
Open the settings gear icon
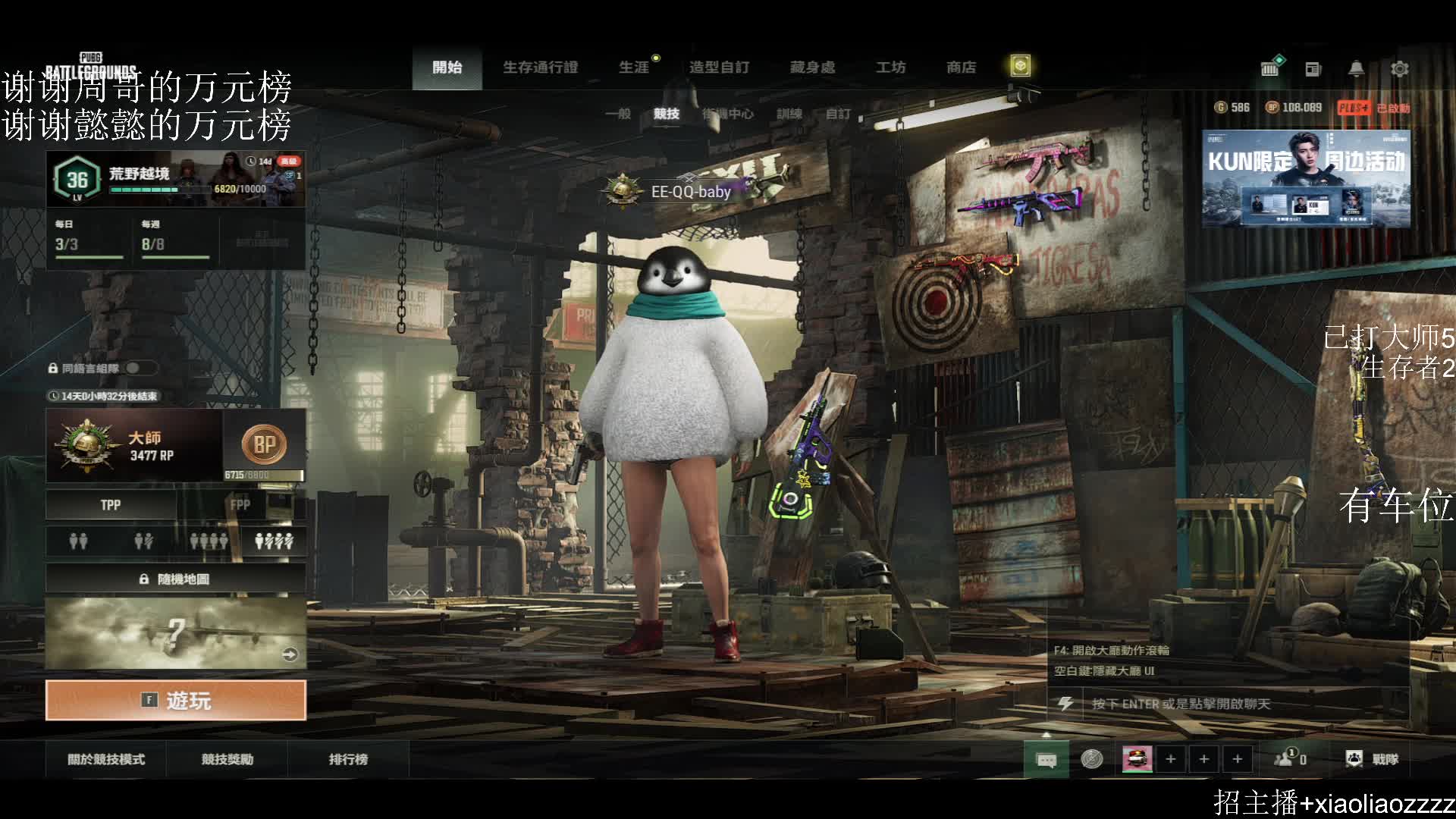(1399, 69)
